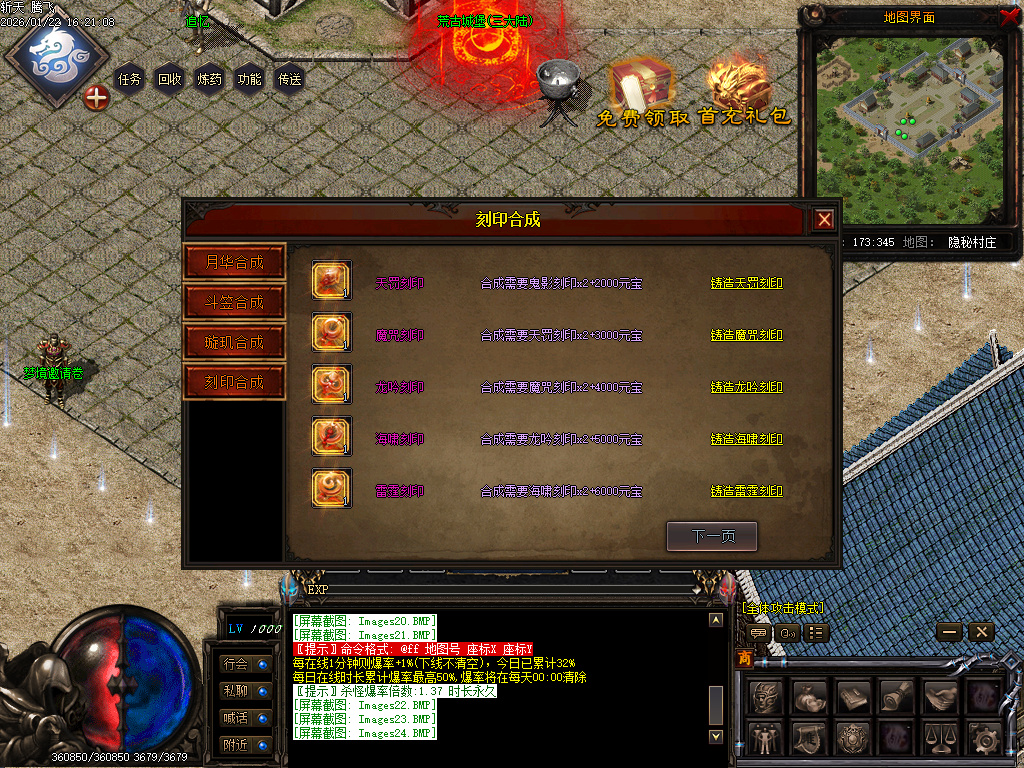Claim the 免费领取 treasure chest
Viewport: 1024px width, 768px height.
coord(642,92)
